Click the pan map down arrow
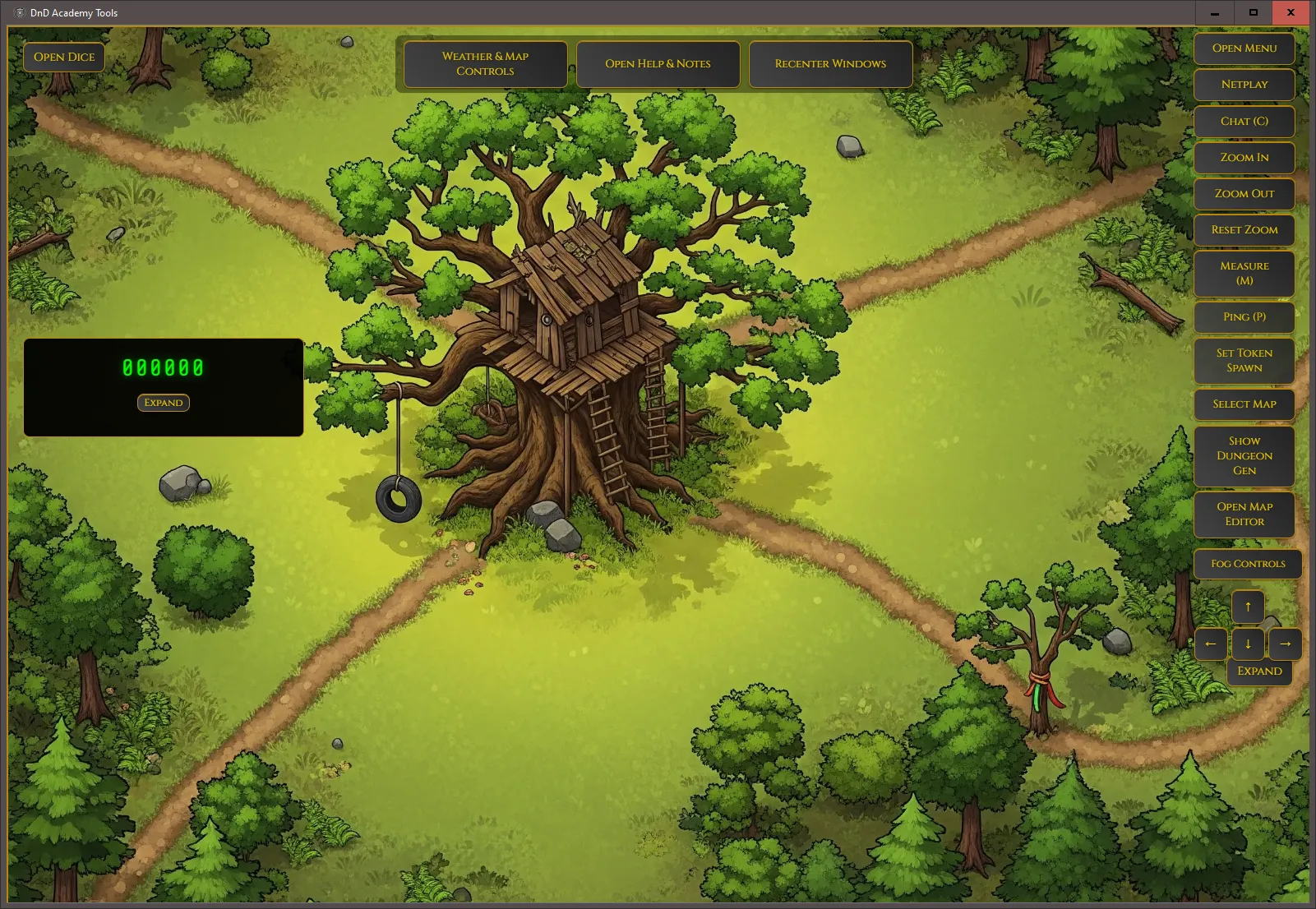 (1248, 644)
